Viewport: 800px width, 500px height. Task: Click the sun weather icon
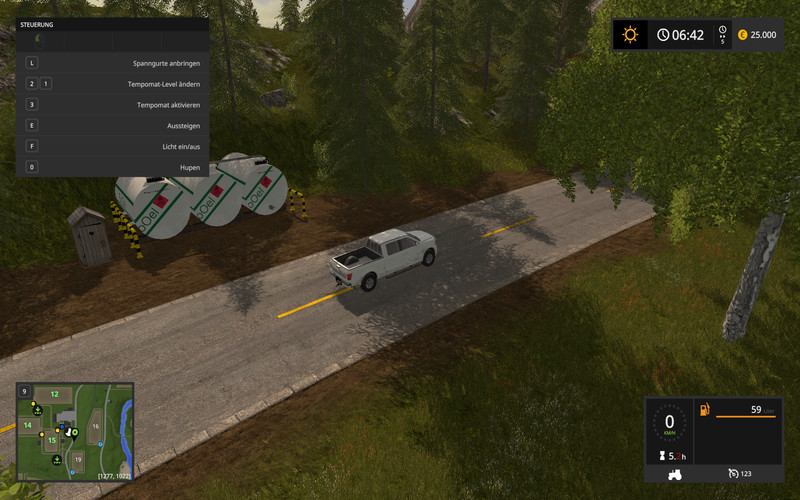click(x=630, y=35)
